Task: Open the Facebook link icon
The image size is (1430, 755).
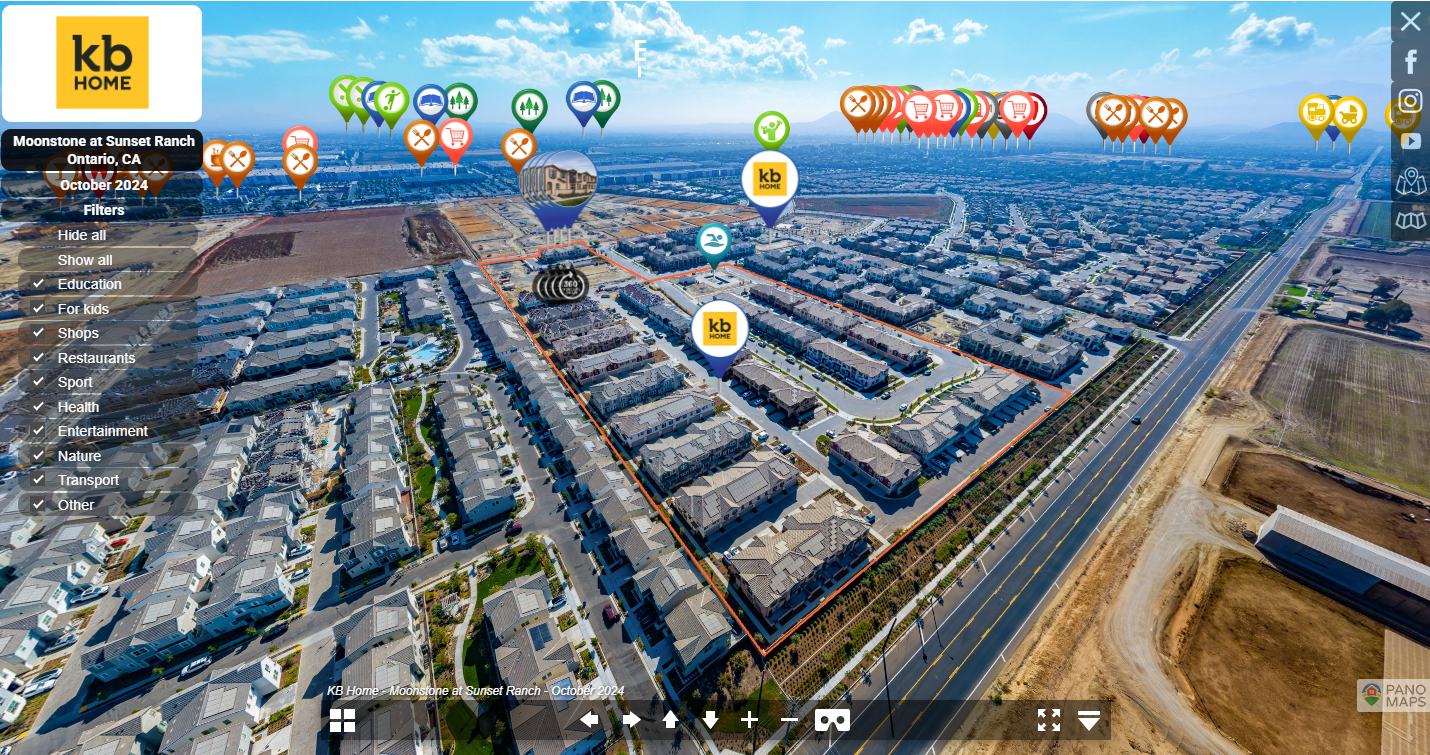Action: pos(1410,62)
